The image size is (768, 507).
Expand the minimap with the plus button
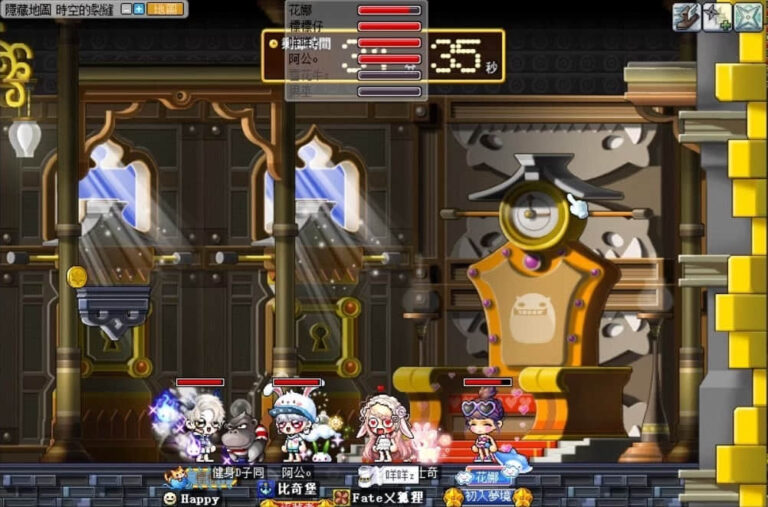point(139,9)
